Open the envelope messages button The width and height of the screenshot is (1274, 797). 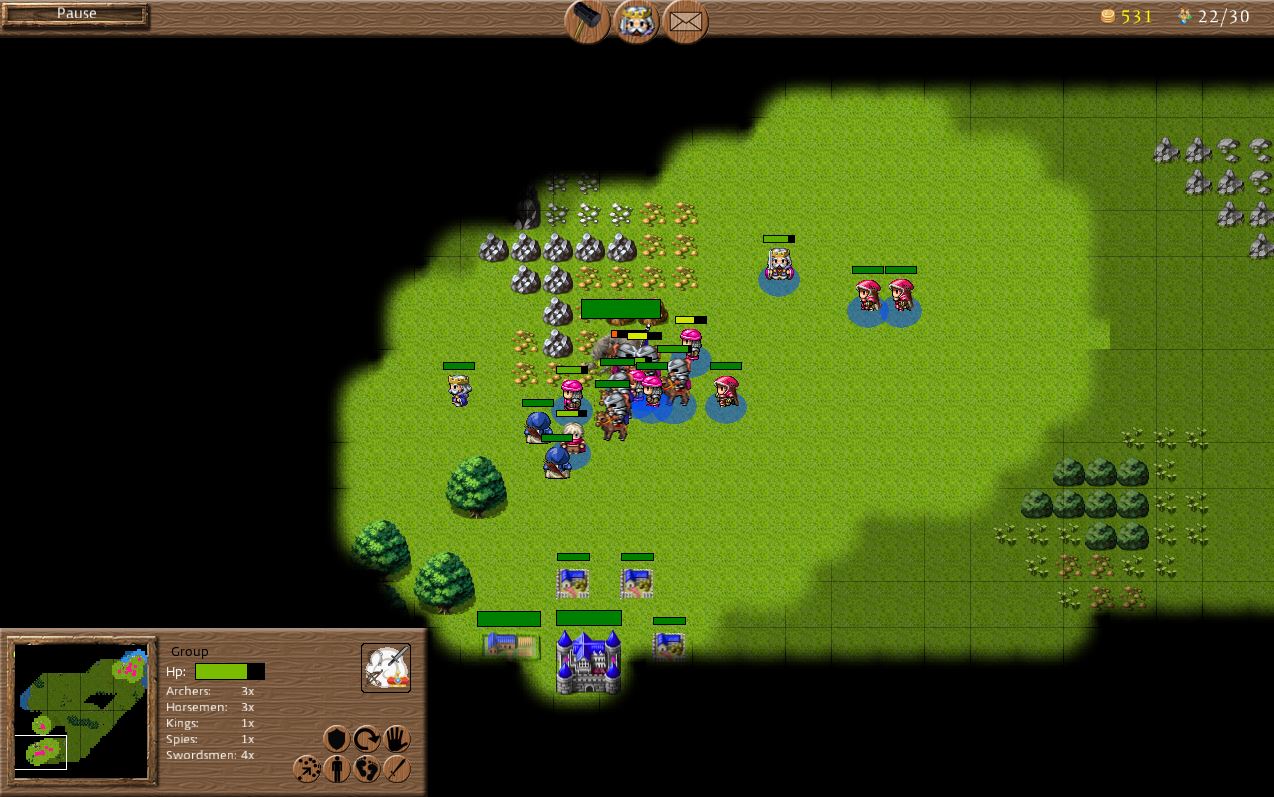(x=685, y=21)
